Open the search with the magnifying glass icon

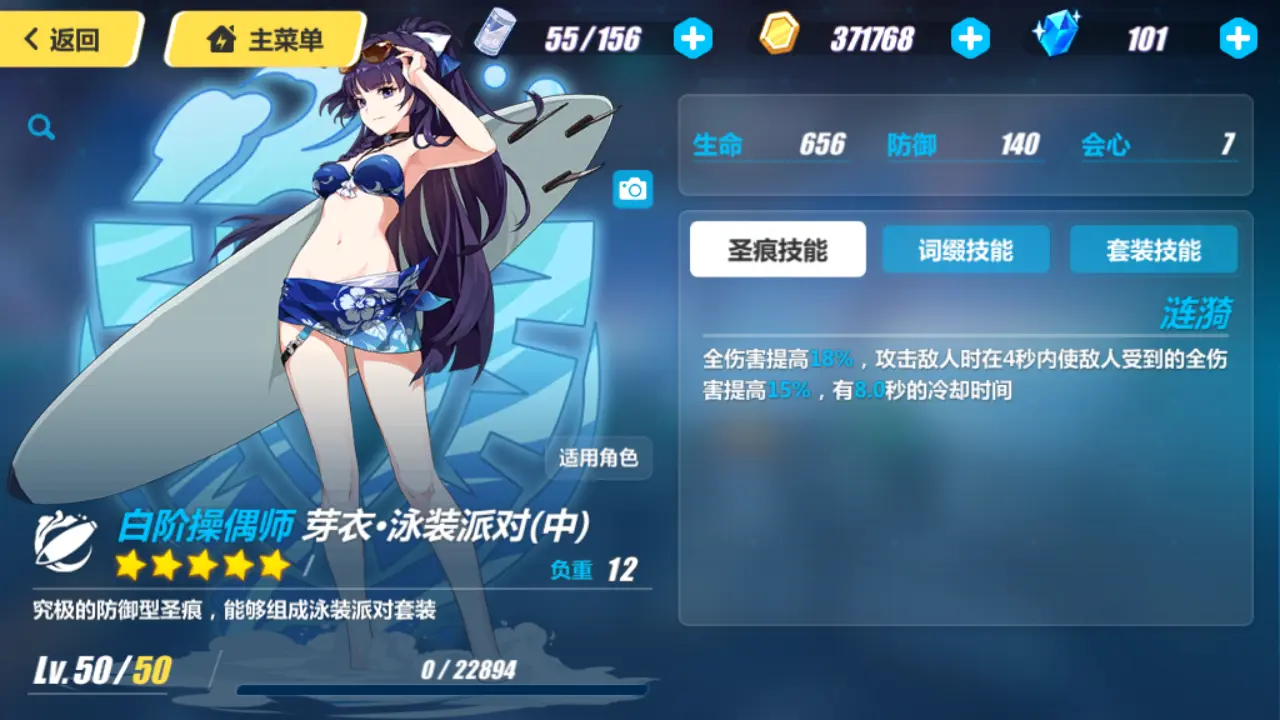coord(40,126)
